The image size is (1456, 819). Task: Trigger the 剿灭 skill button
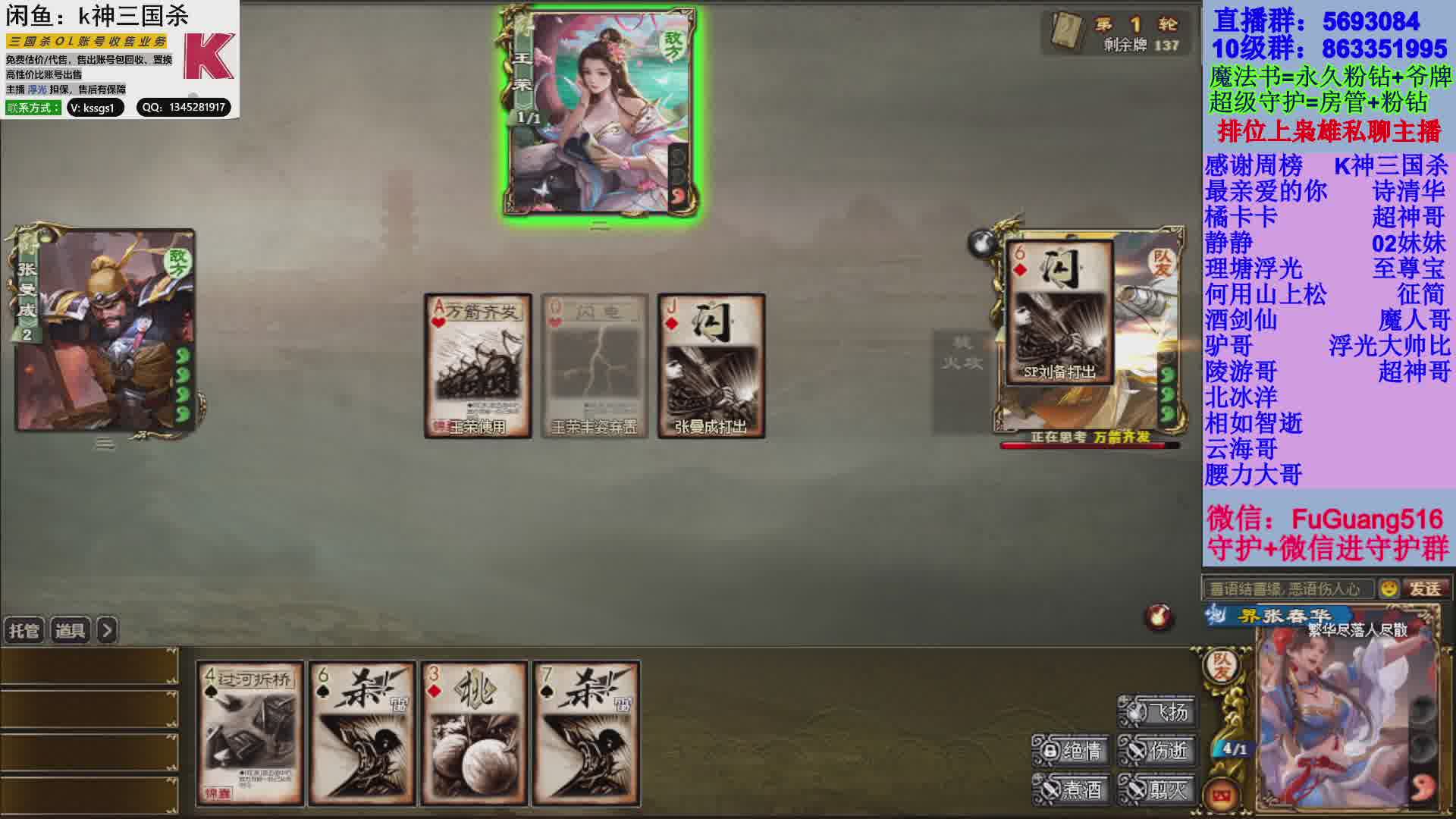[1158, 790]
